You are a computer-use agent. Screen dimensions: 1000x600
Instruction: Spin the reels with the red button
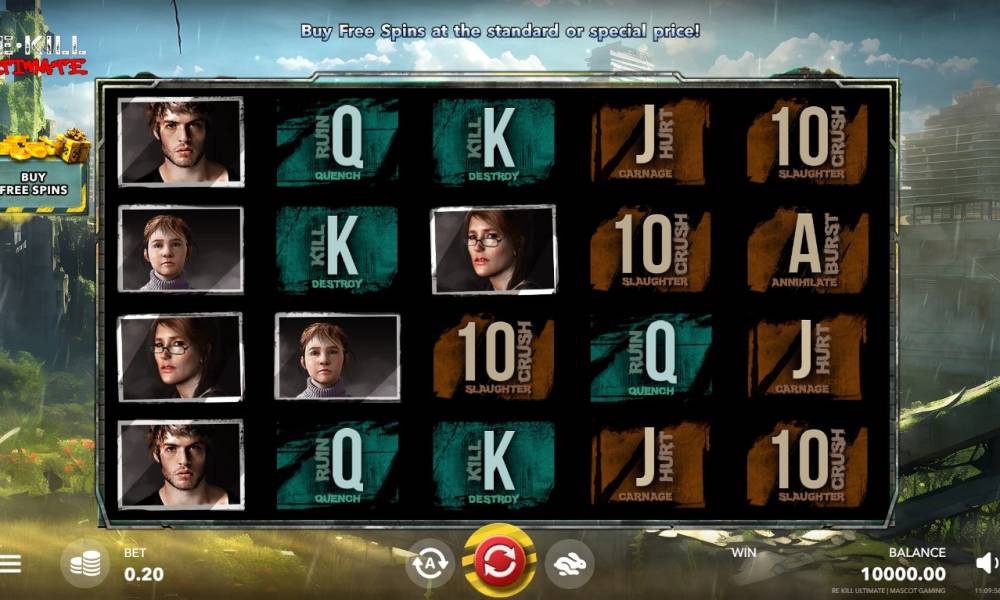tap(499, 562)
